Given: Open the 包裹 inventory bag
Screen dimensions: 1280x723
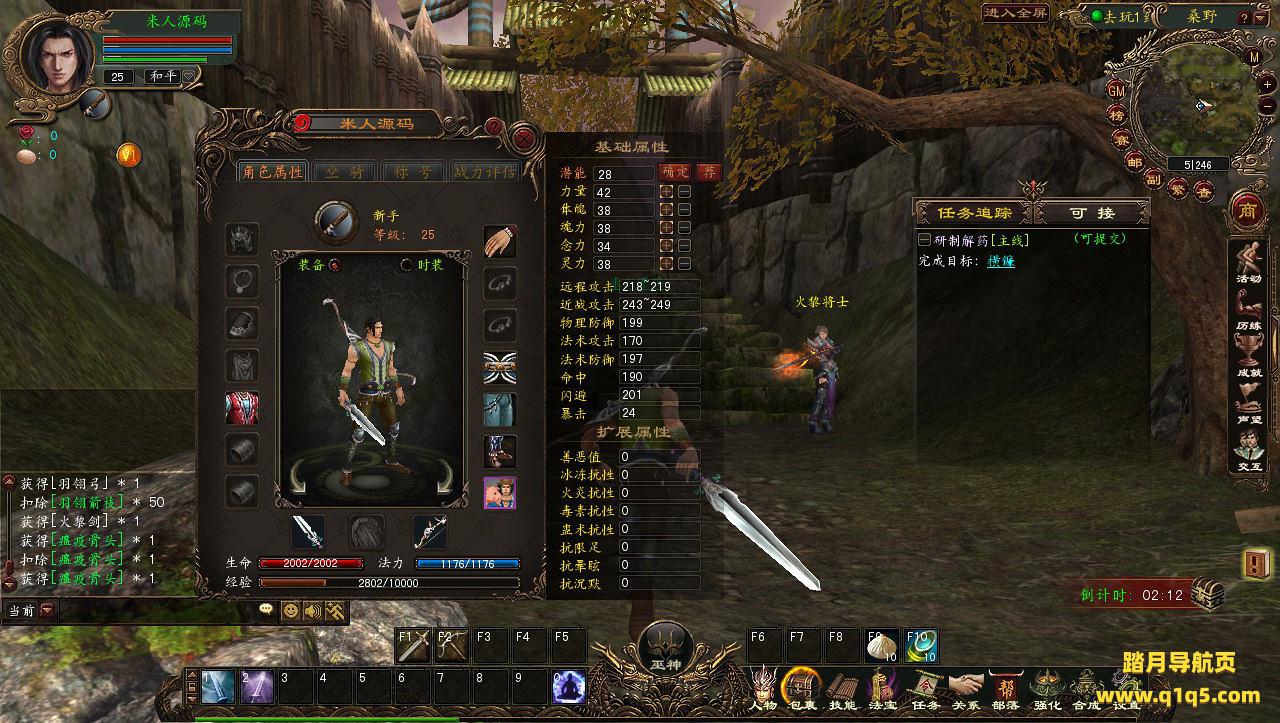Looking at the screenshot, I should coord(801,688).
